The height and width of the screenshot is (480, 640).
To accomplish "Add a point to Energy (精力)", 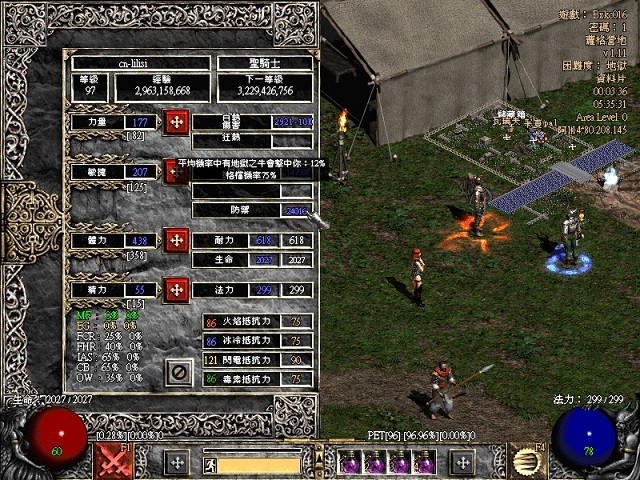I will coord(176,289).
